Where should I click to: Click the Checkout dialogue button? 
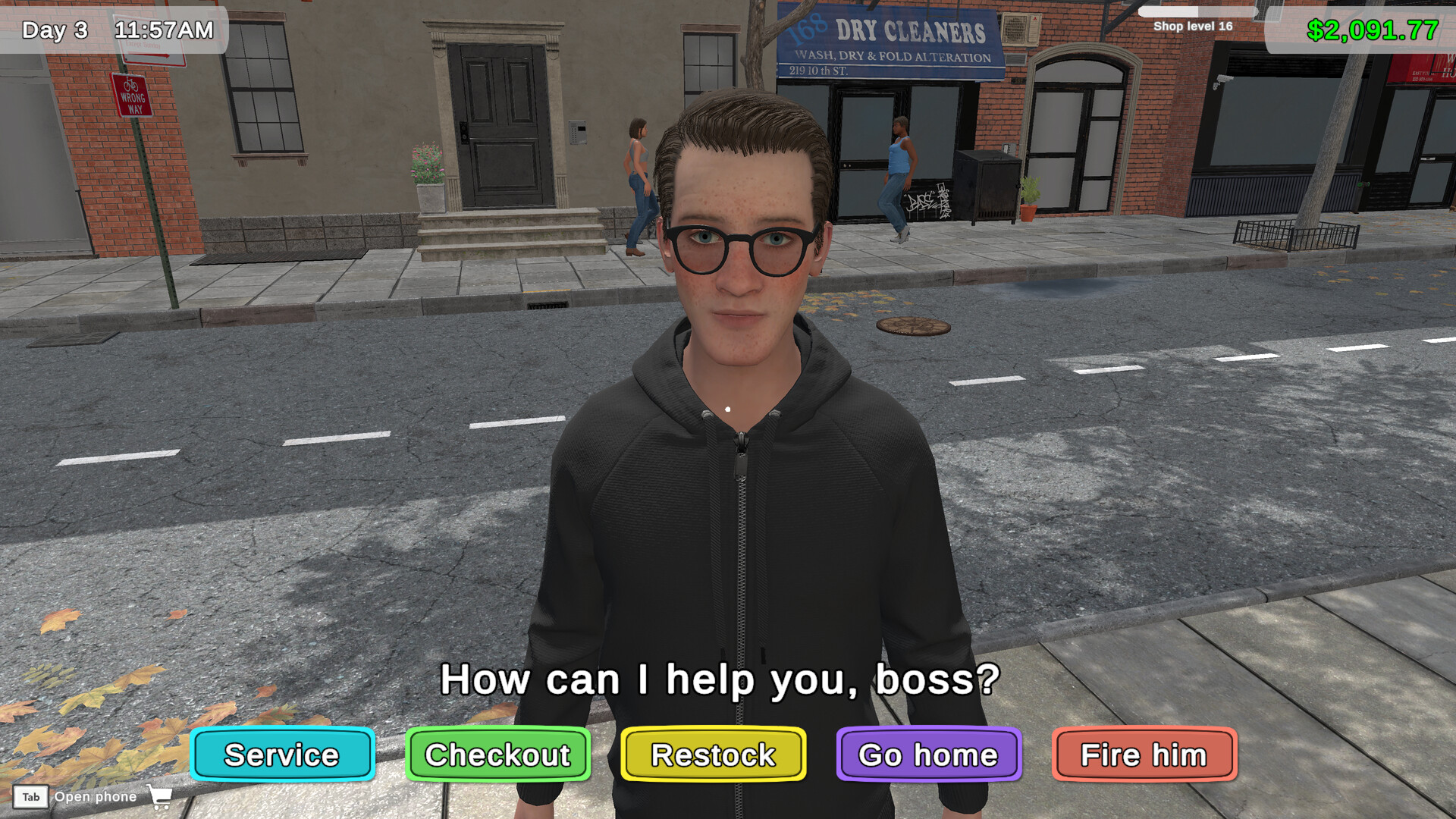point(498,755)
